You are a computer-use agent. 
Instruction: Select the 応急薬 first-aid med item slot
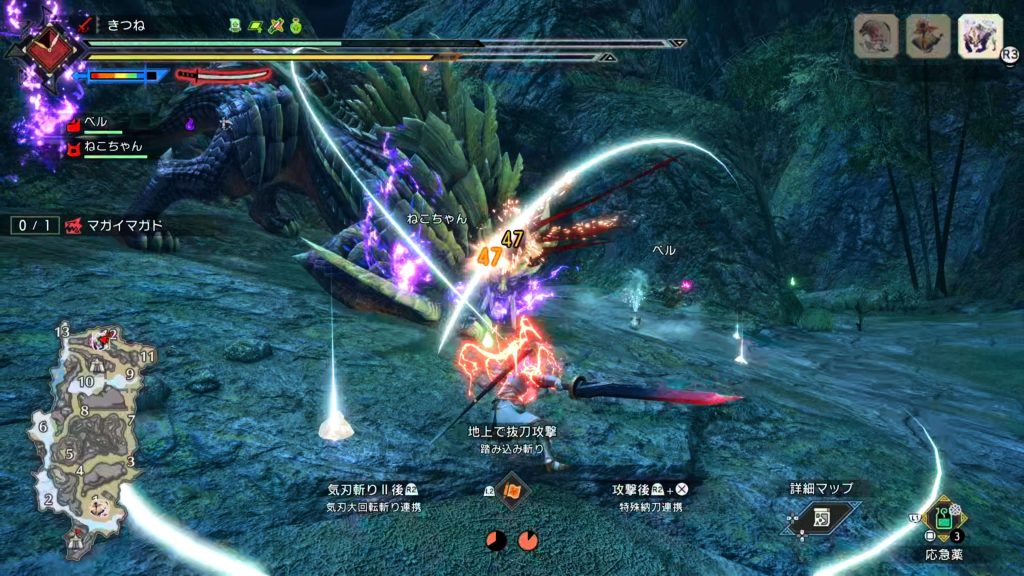click(x=942, y=519)
